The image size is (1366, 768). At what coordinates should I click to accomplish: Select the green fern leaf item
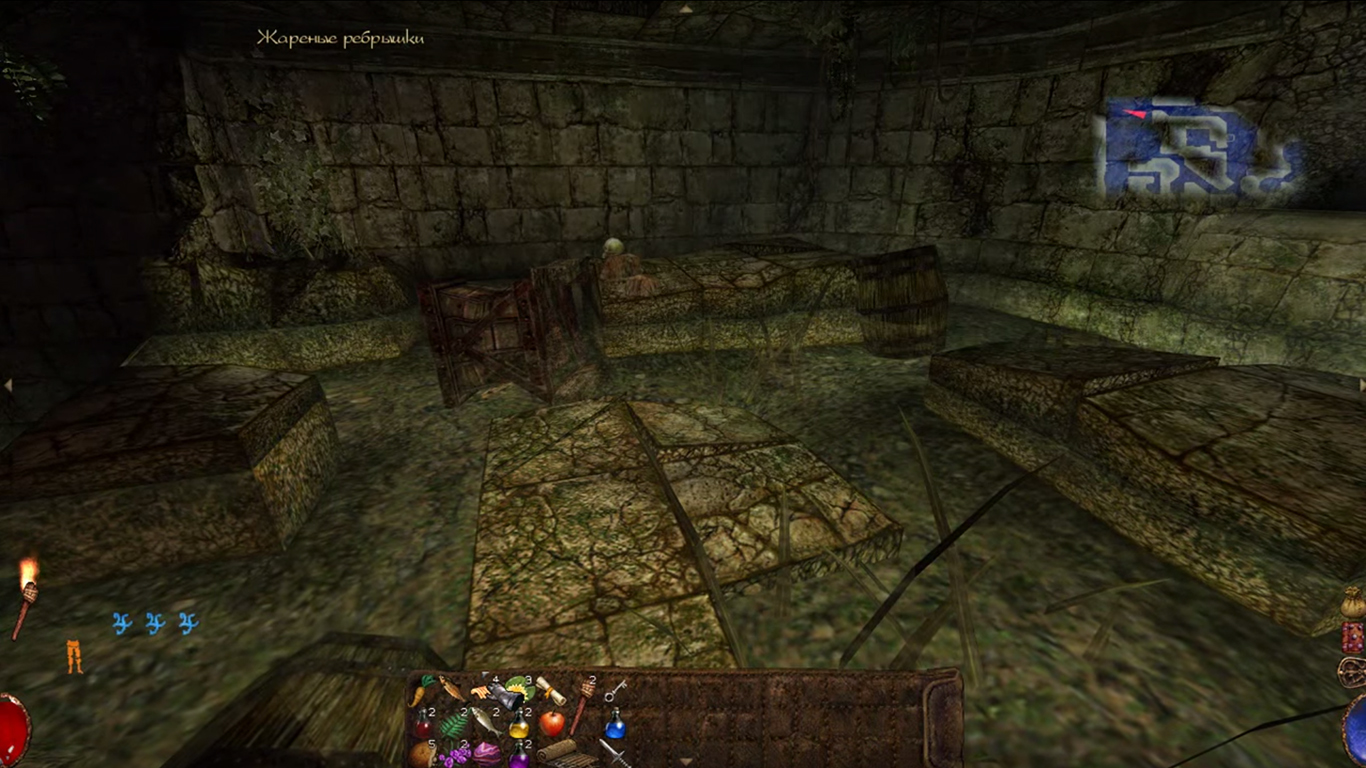coord(454,723)
